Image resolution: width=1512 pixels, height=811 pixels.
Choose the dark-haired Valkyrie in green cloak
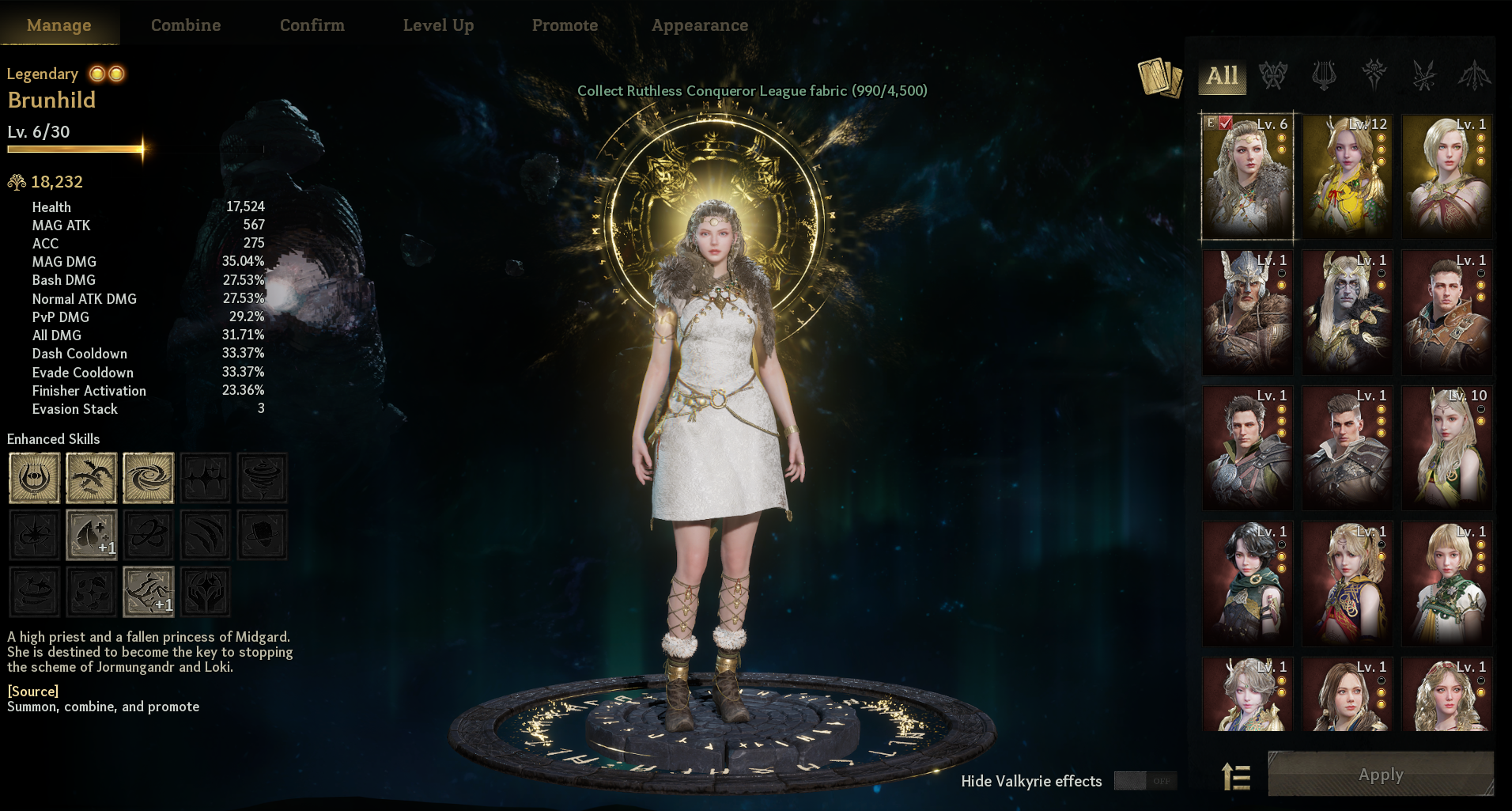click(x=1247, y=584)
